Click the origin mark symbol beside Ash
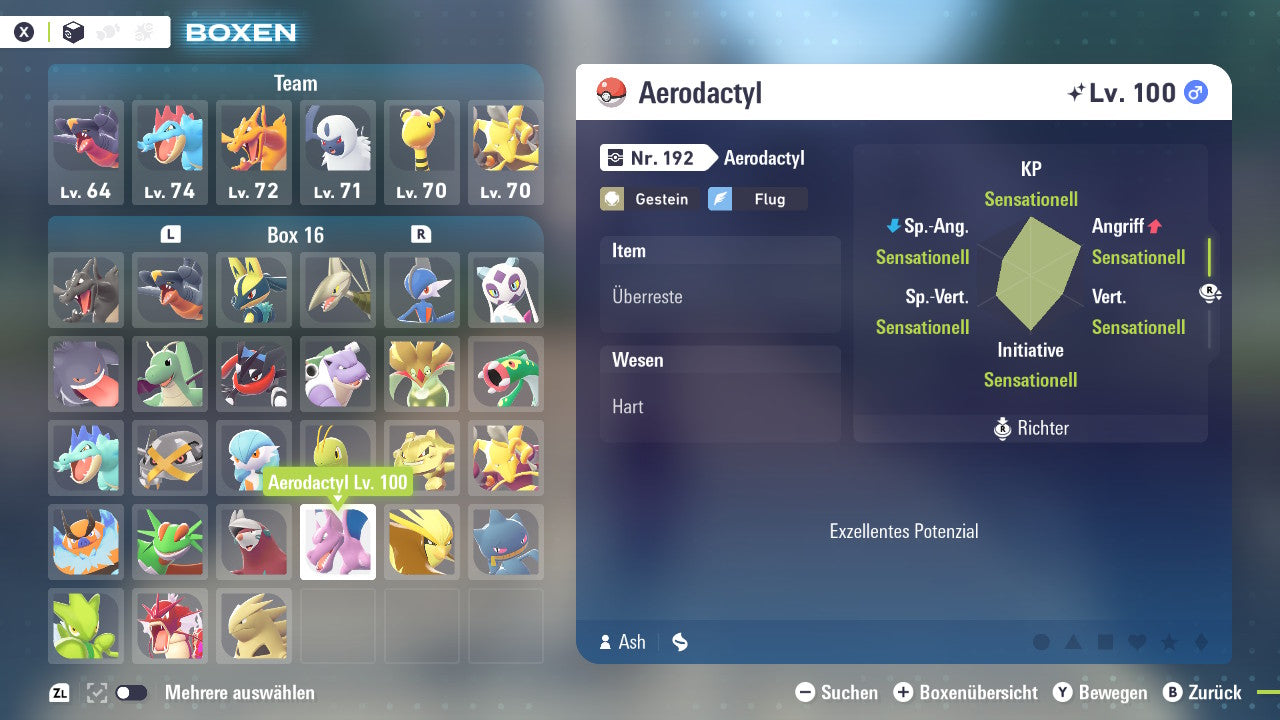This screenshot has height=720, width=1280. pyautogui.click(x=679, y=643)
